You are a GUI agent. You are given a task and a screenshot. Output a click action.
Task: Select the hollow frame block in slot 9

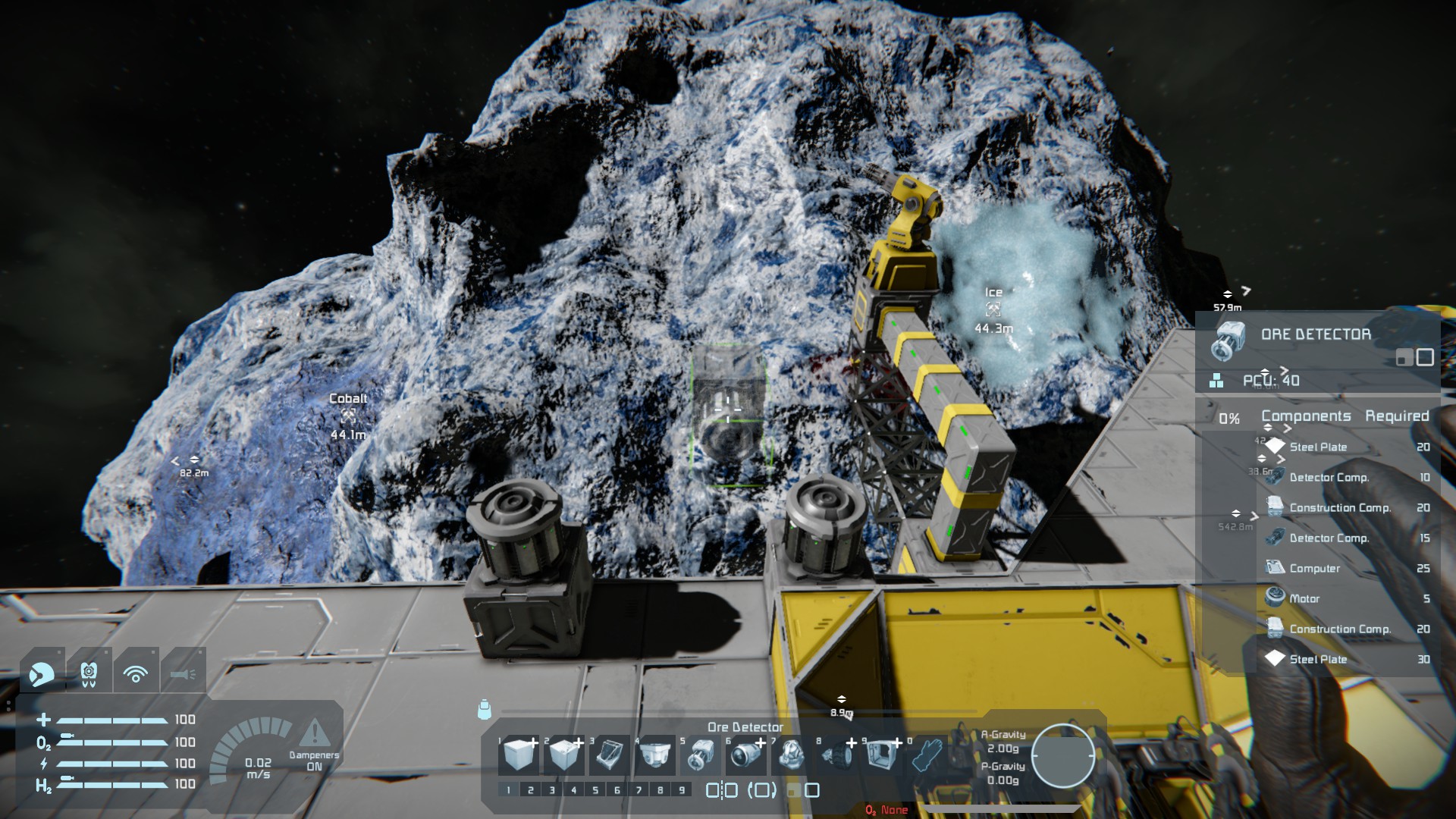pyautogui.click(x=880, y=755)
